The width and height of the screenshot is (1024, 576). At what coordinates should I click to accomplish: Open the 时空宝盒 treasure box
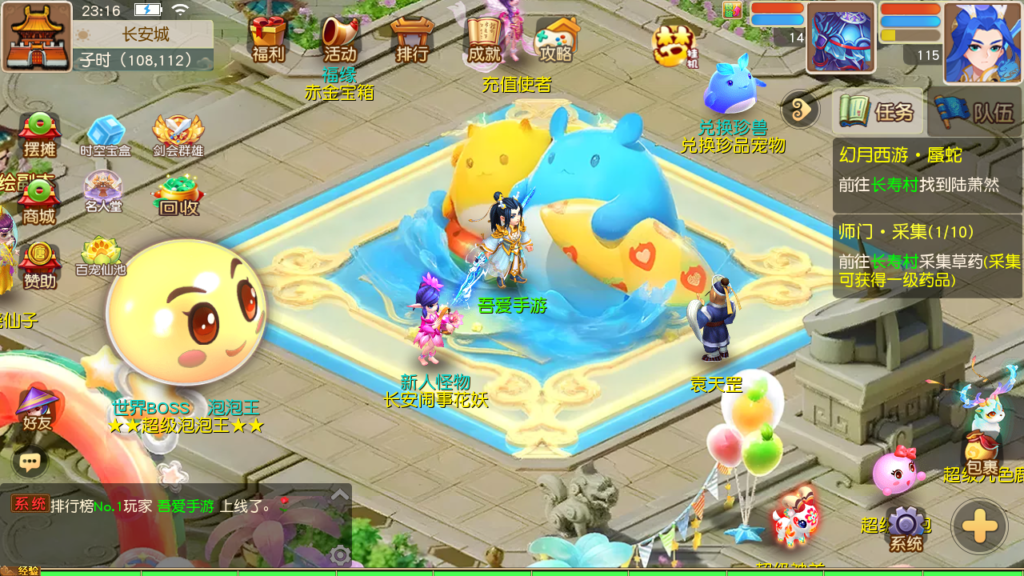105,137
